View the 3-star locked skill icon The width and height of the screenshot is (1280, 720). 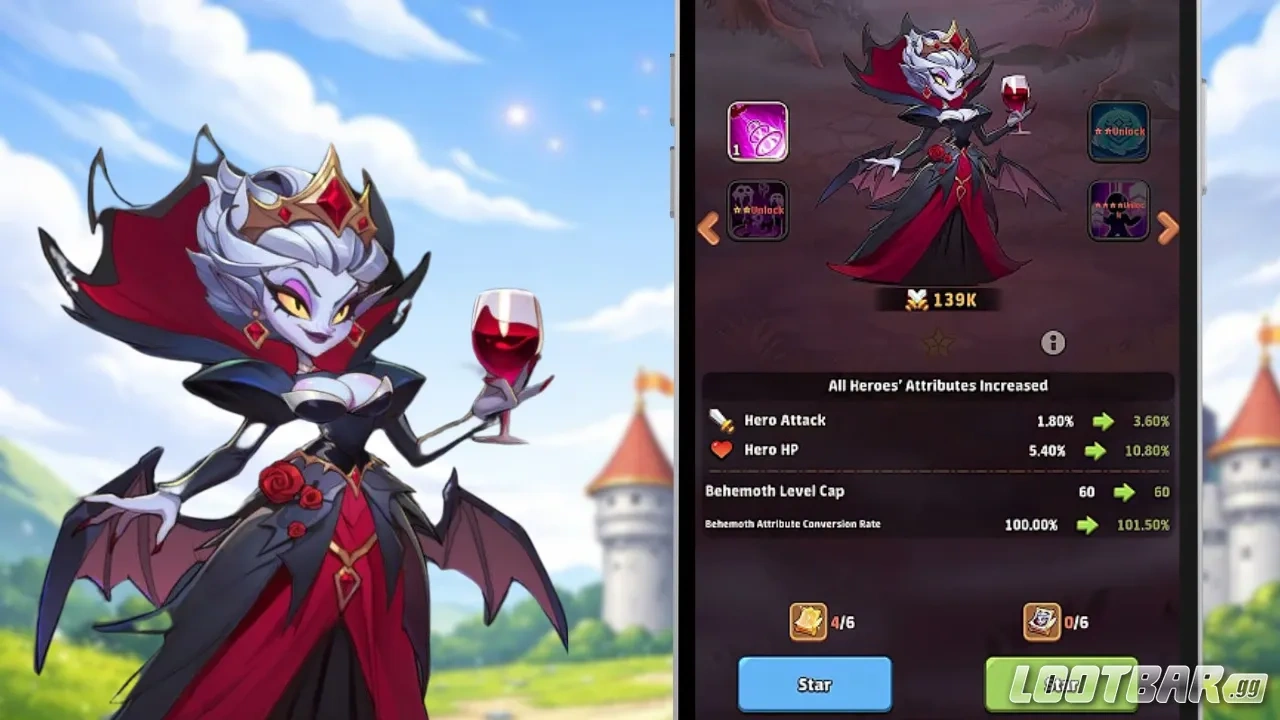tap(1117, 209)
